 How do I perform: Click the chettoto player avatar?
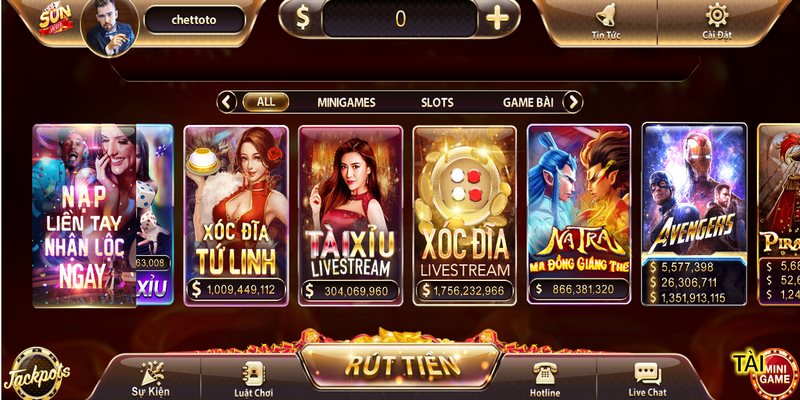pos(108,24)
